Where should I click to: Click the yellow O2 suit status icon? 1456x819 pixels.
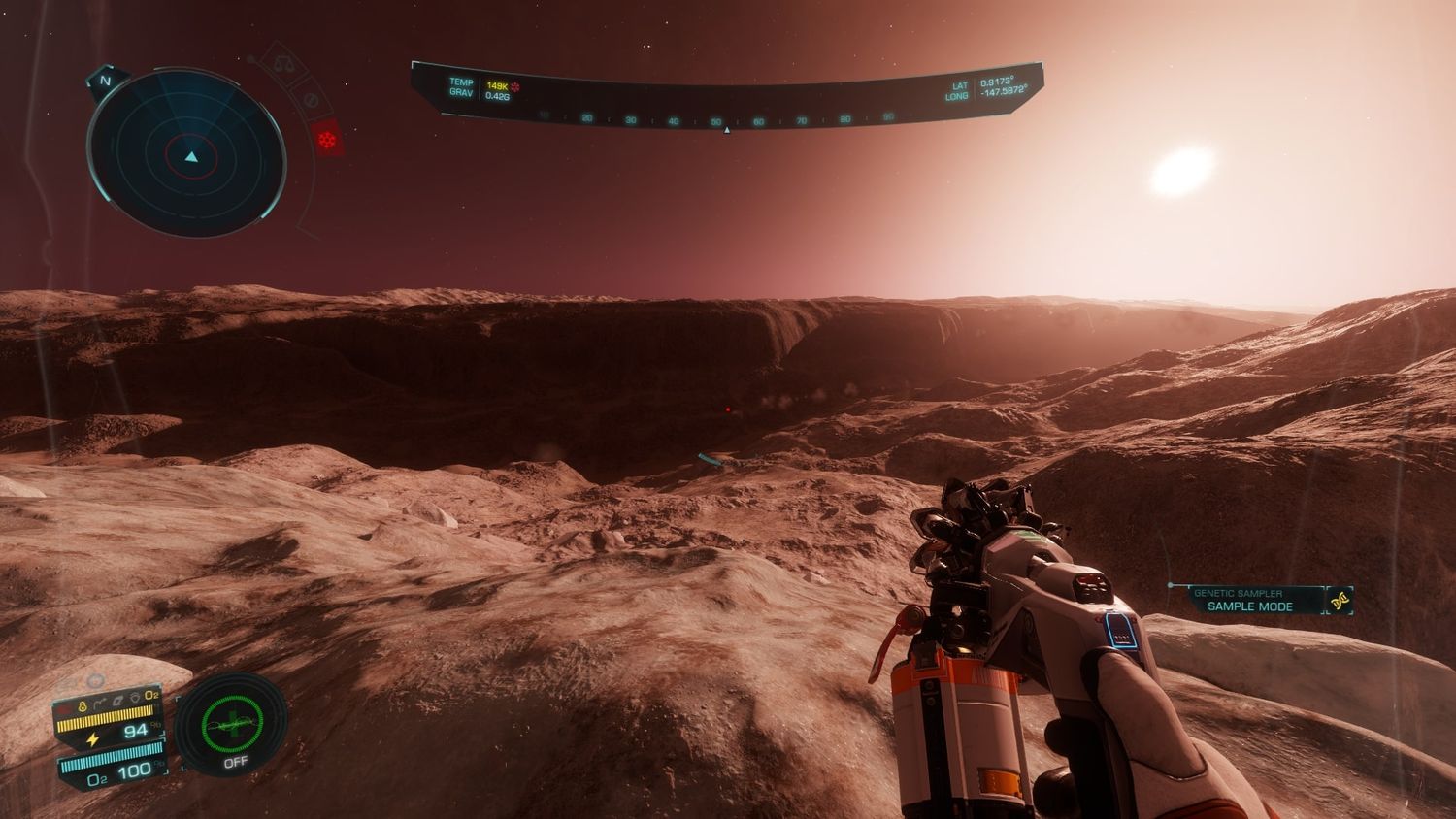(152, 695)
